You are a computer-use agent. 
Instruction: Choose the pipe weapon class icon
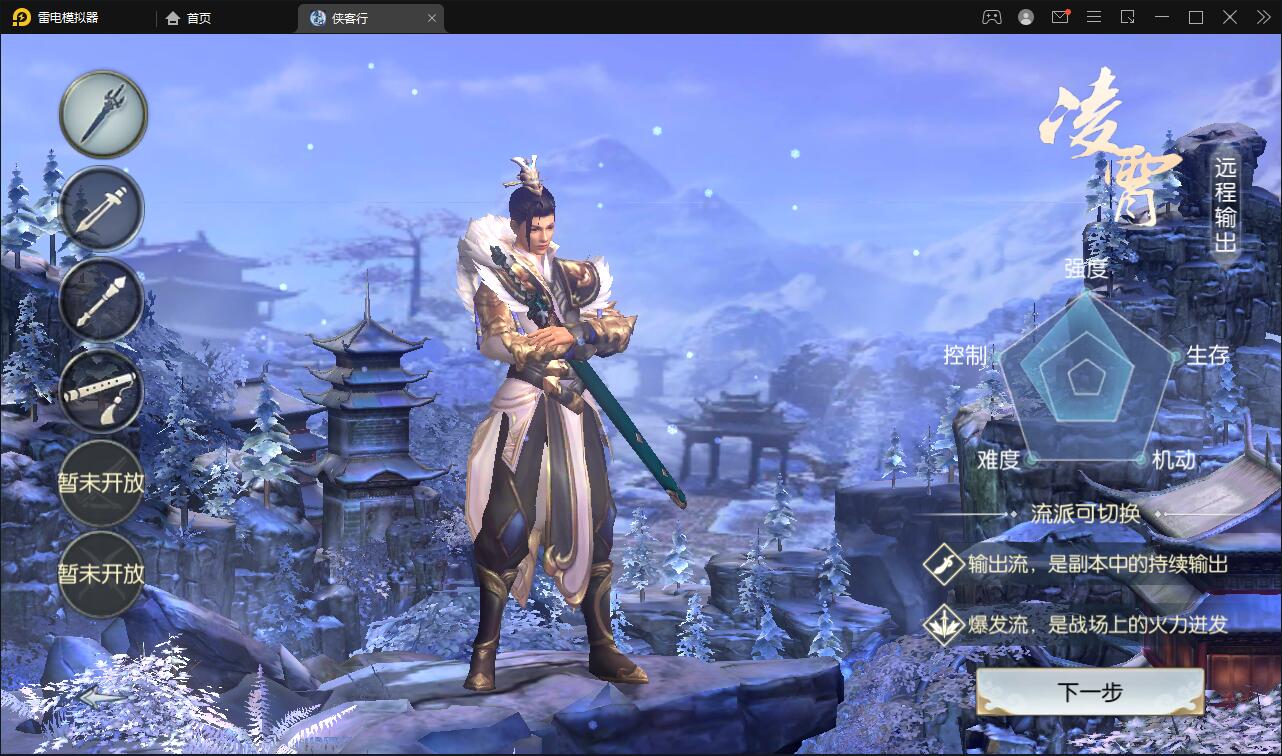101,300
